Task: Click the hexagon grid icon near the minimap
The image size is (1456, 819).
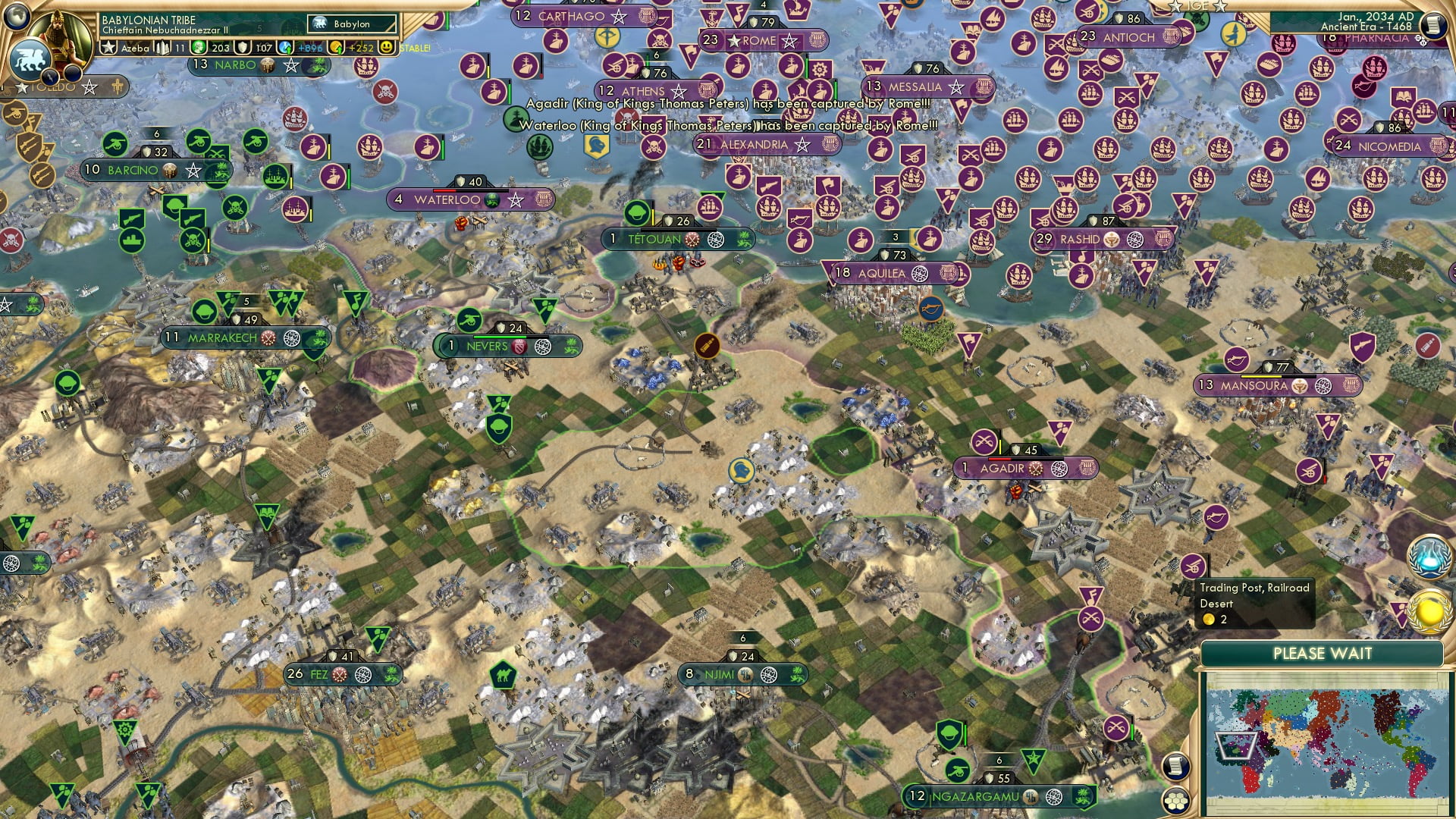Action: (x=1176, y=801)
